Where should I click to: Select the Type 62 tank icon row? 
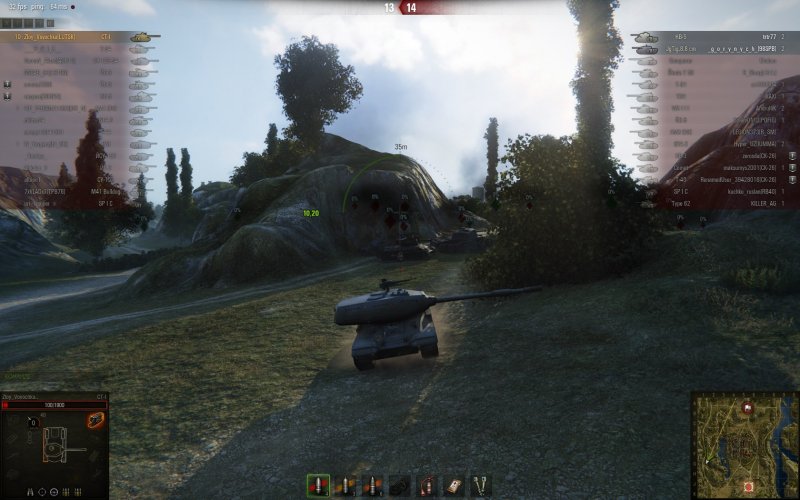[680, 202]
